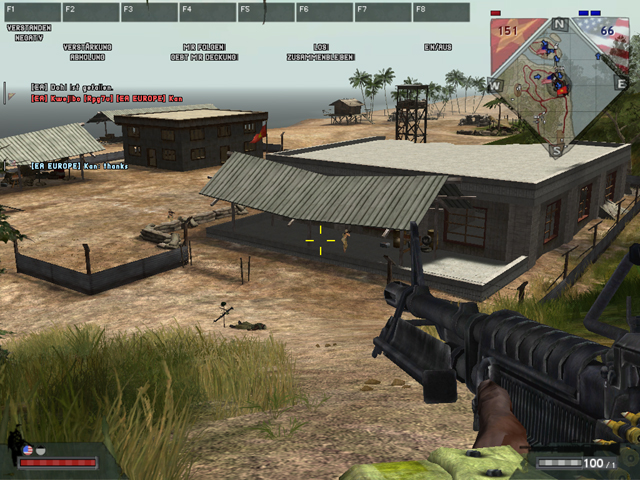Issue the LOS radio command
This screenshot has width=640, height=480.
click(320, 47)
